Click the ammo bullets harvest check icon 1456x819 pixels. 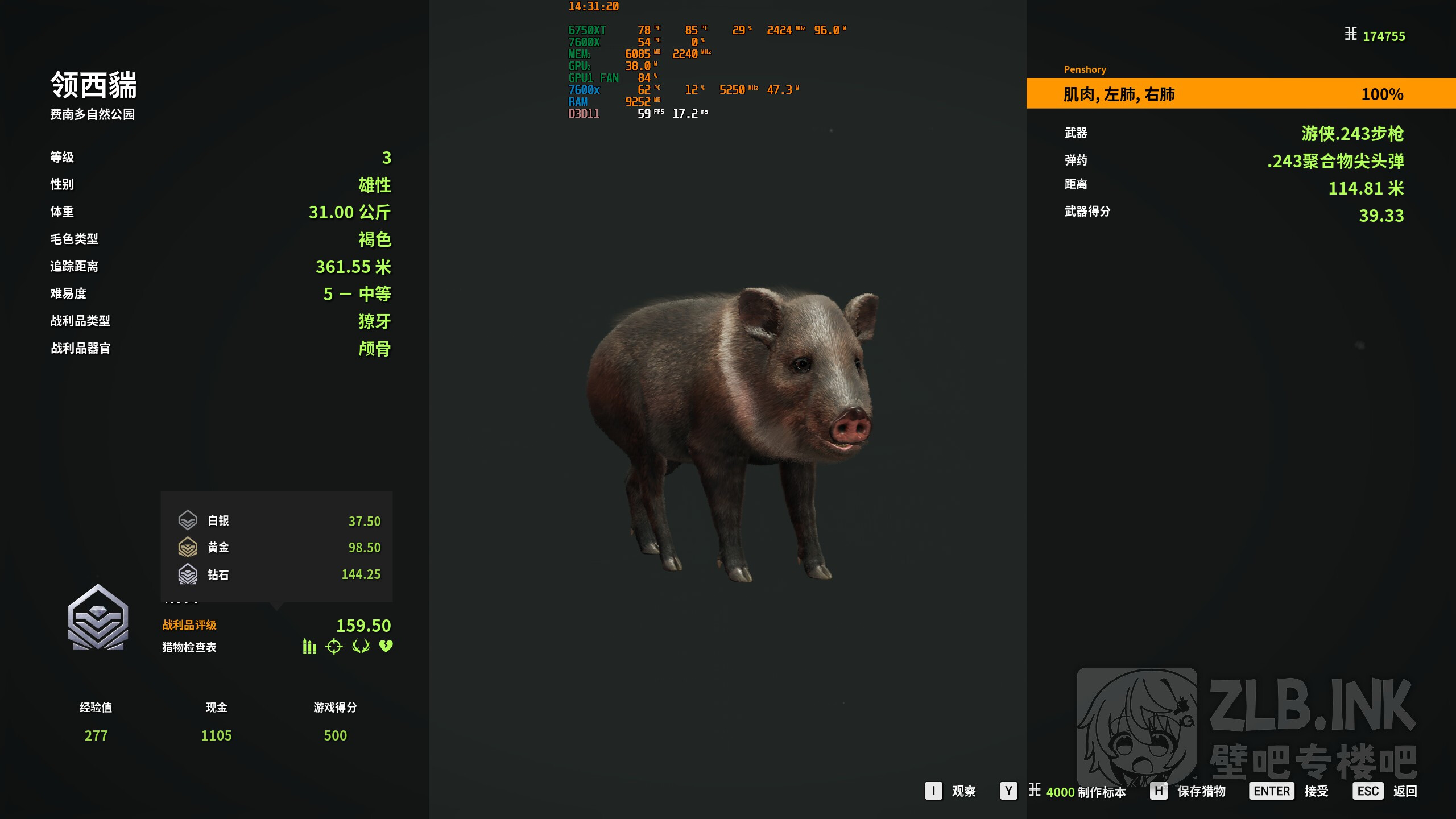click(x=309, y=647)
